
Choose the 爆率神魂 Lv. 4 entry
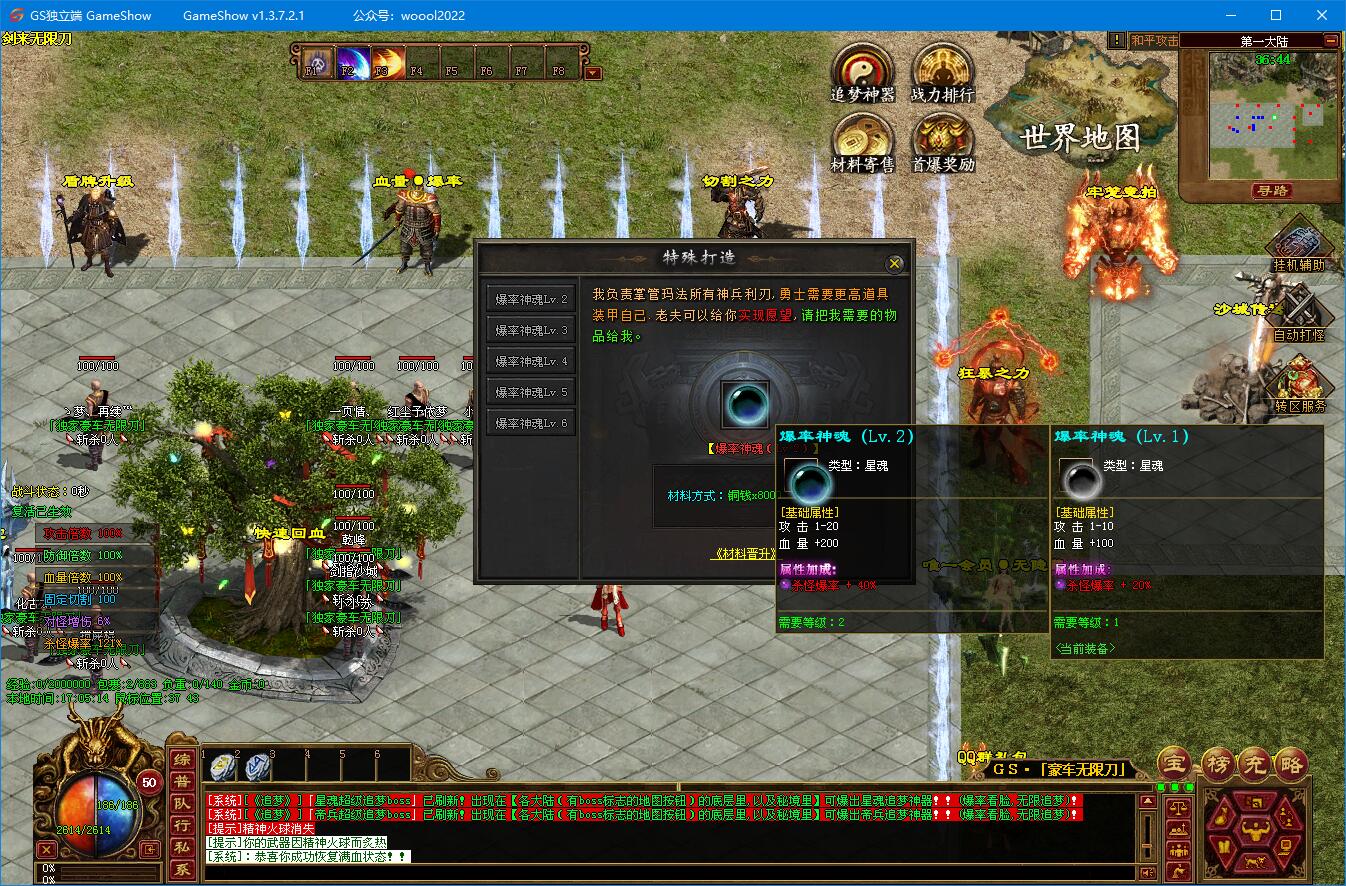click(x=531, y=361)
